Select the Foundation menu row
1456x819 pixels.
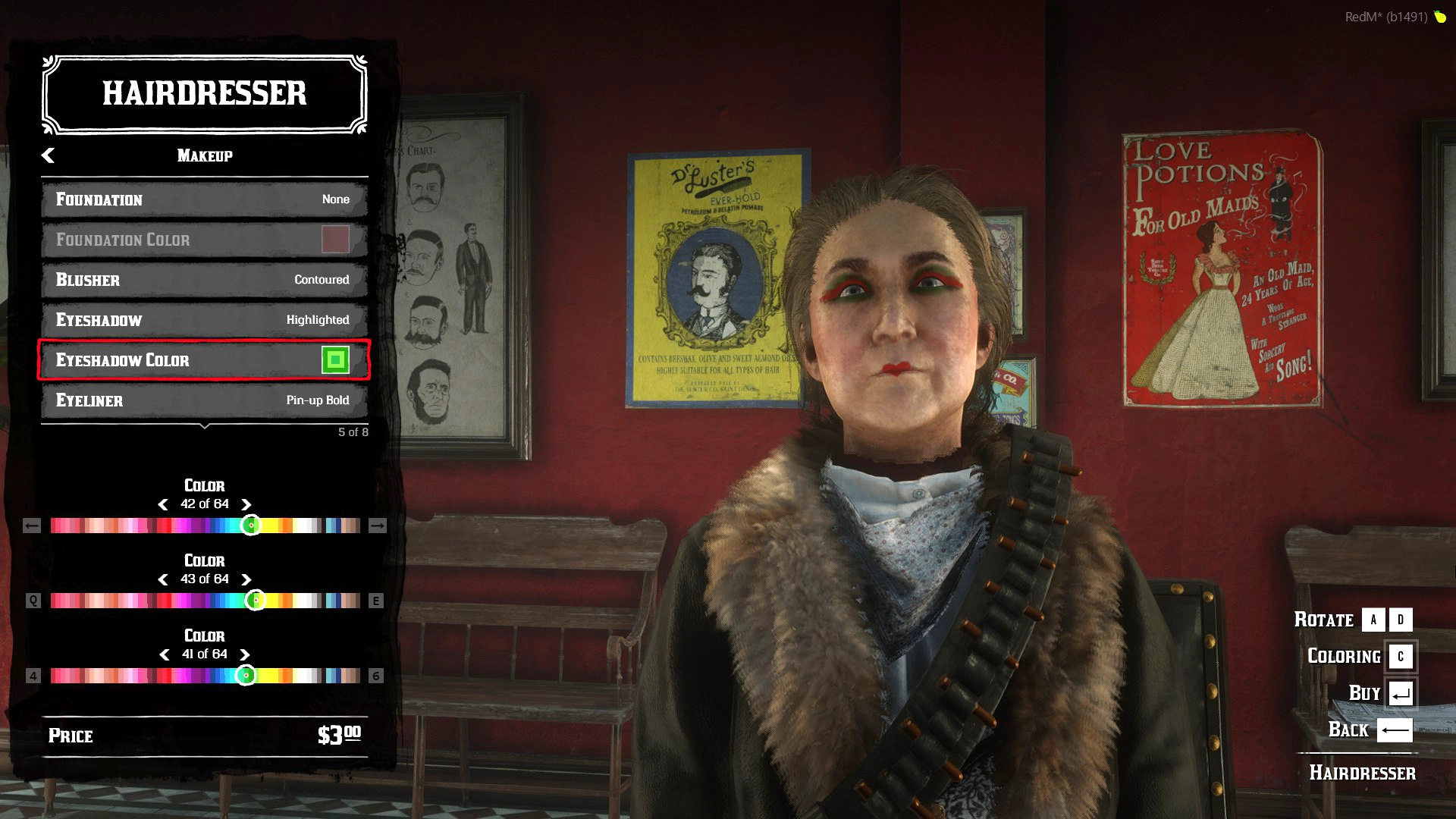(204, 199)
